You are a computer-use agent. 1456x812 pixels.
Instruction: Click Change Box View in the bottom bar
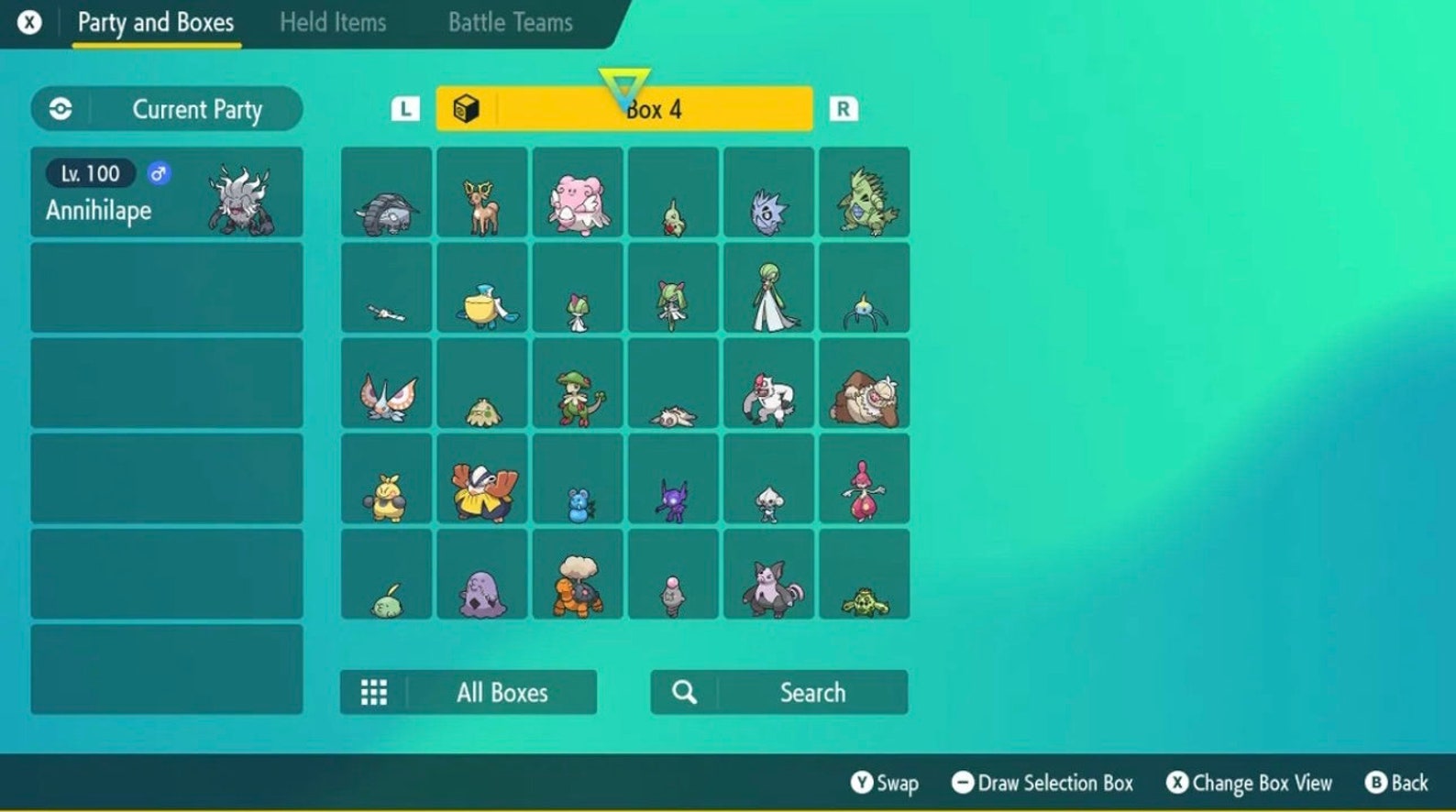coord(1249,783)
